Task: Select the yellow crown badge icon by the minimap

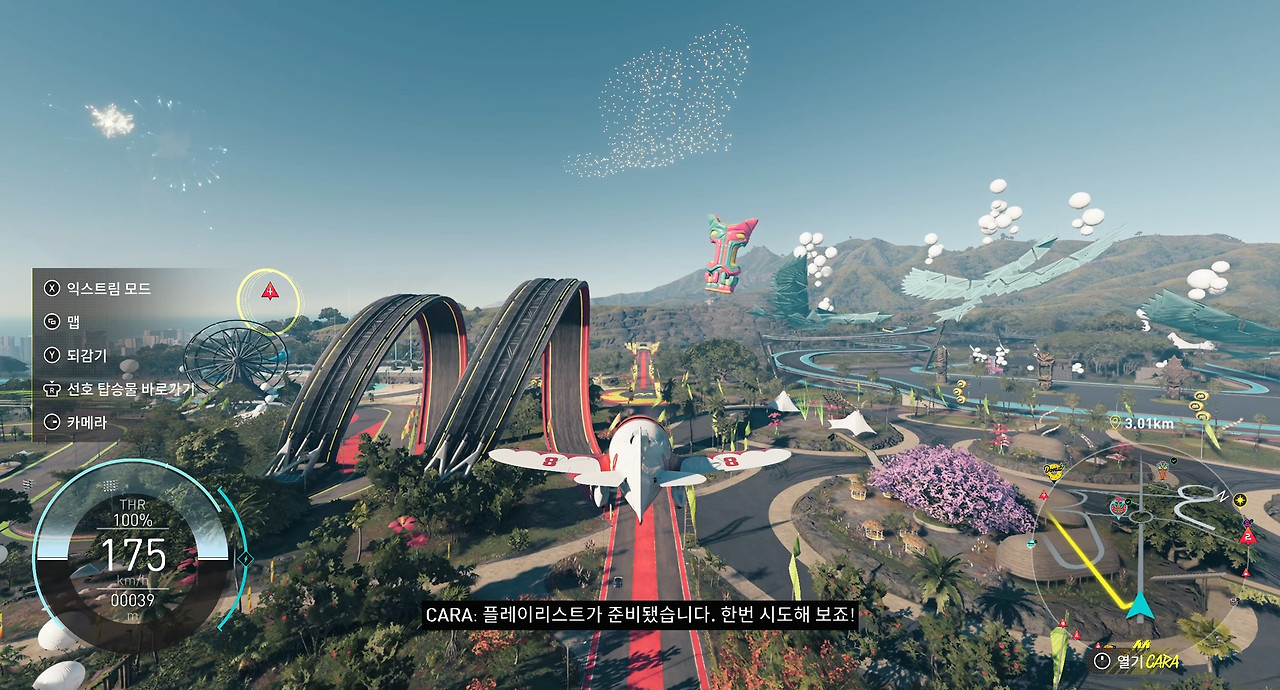Action: click(x=1052, y=471)
